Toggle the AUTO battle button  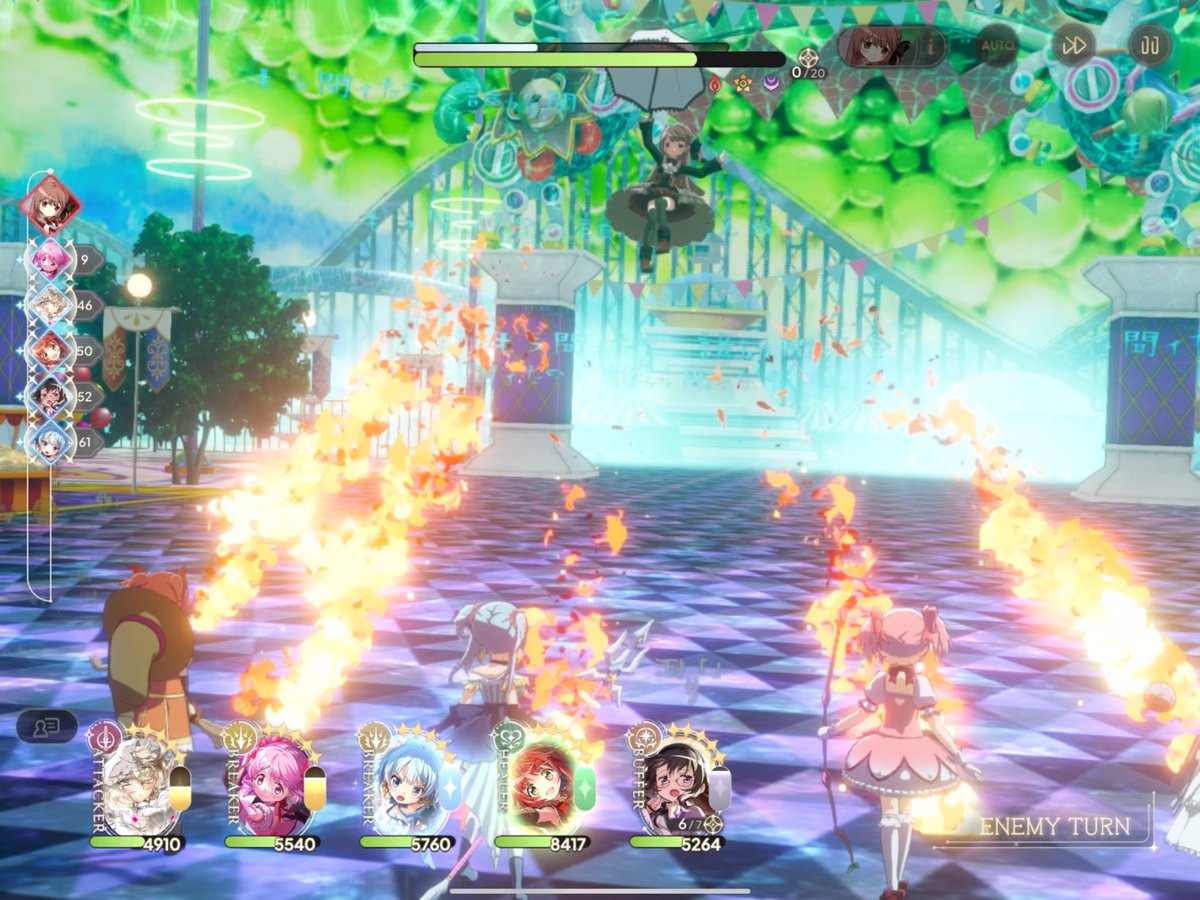(x=997, y=46)
